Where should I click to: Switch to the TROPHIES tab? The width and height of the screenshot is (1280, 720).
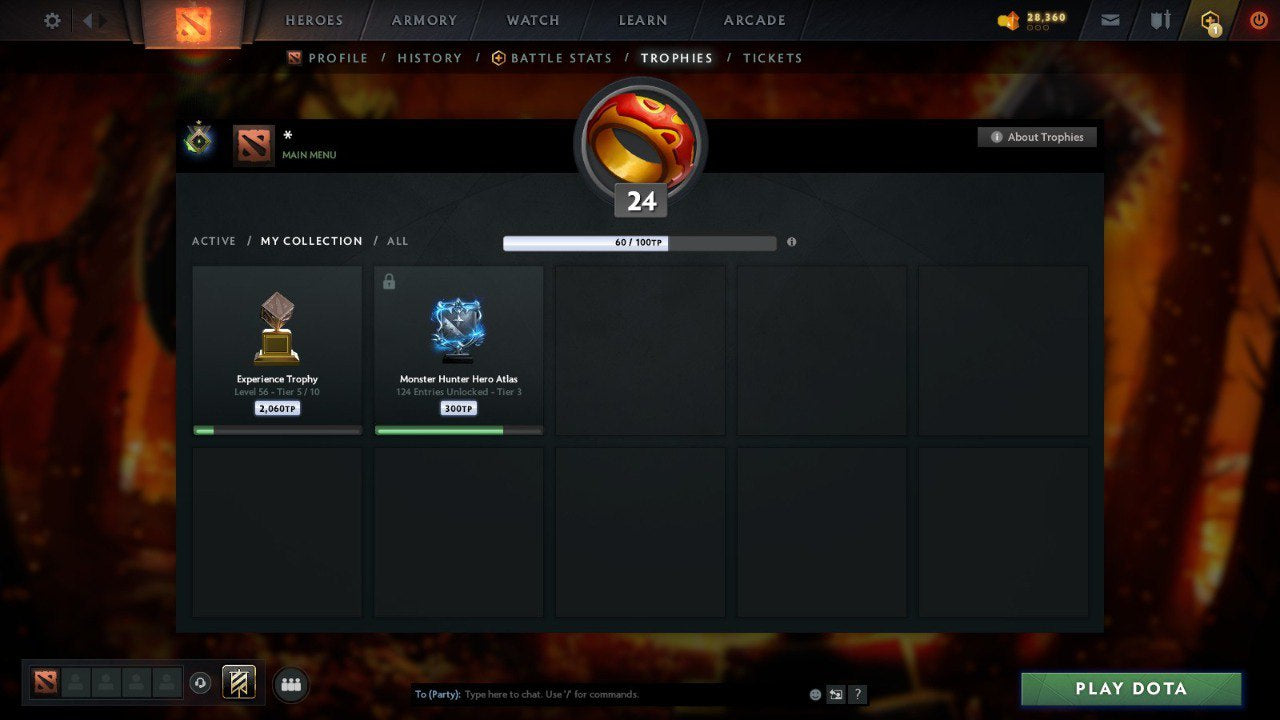[x=676, y=58]
